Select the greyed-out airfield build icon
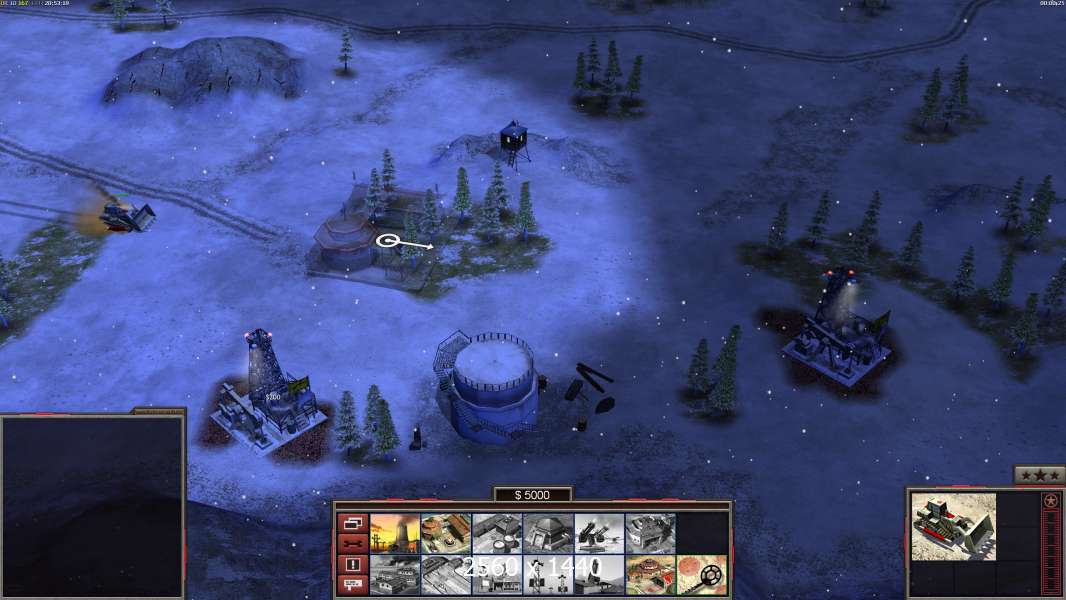This screenshot has width=1066, height=600. (446, 574)
